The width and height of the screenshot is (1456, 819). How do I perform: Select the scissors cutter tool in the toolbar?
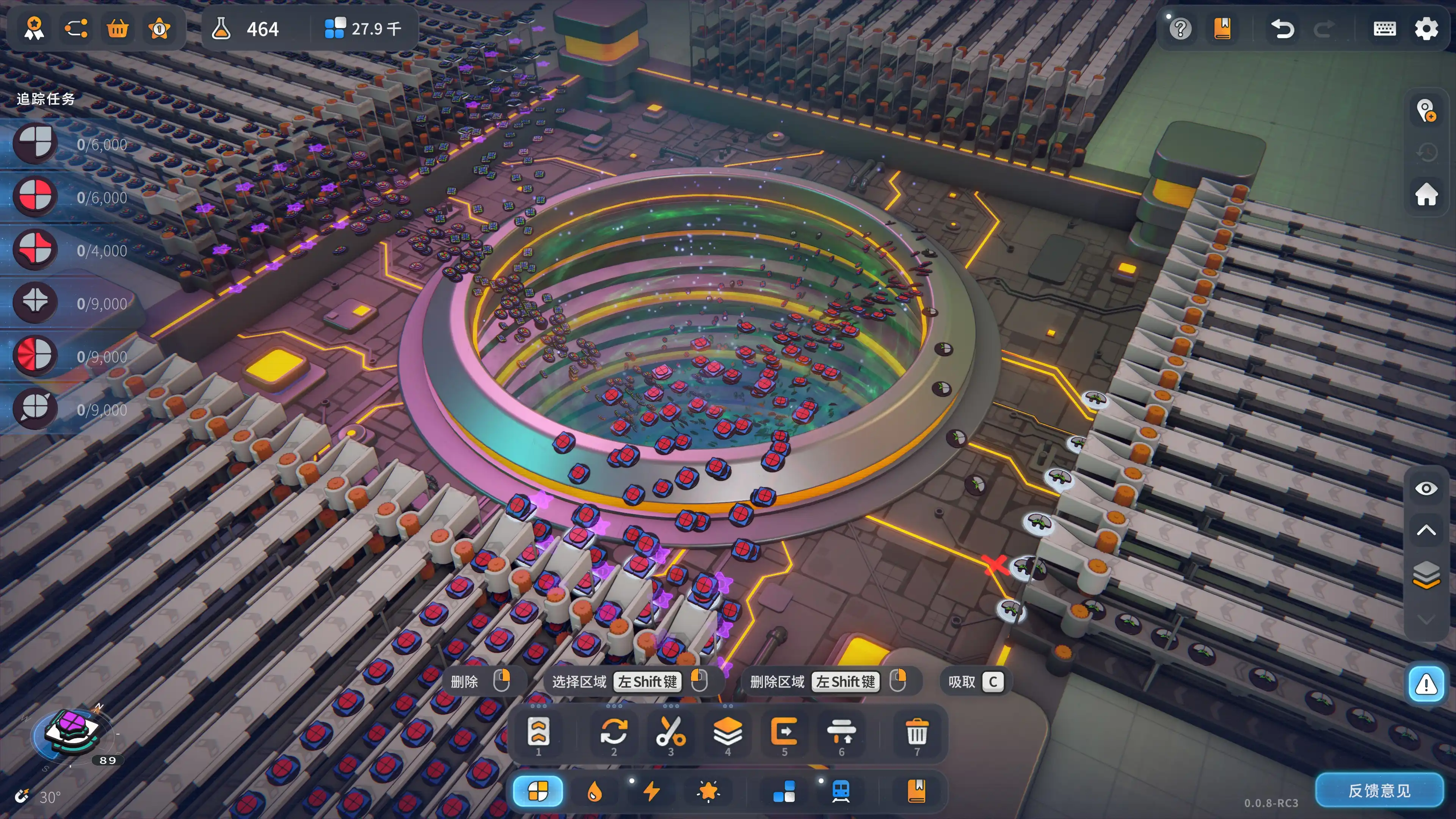pos(670,733)
